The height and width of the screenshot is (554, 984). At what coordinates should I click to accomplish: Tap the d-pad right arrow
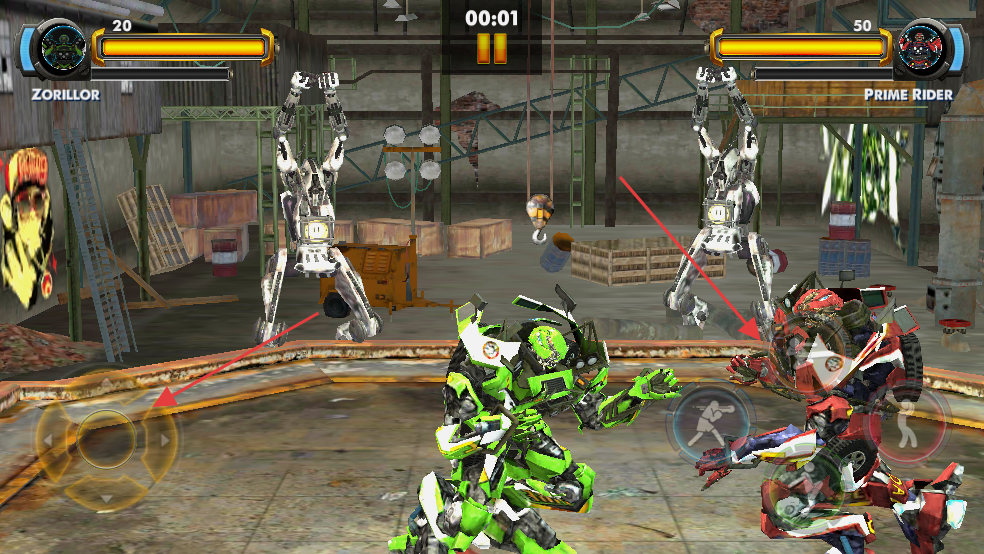162,438
